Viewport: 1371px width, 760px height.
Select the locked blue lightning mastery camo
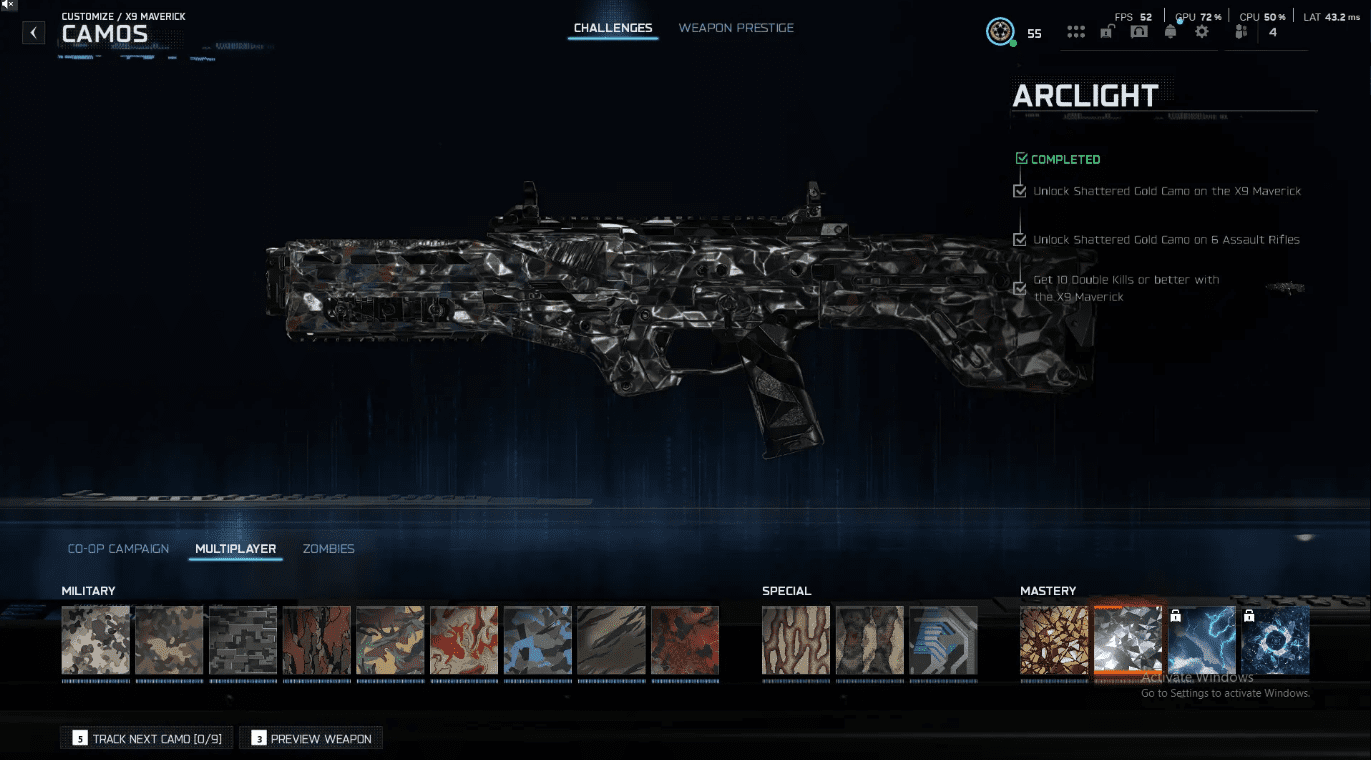(1202, 641)
